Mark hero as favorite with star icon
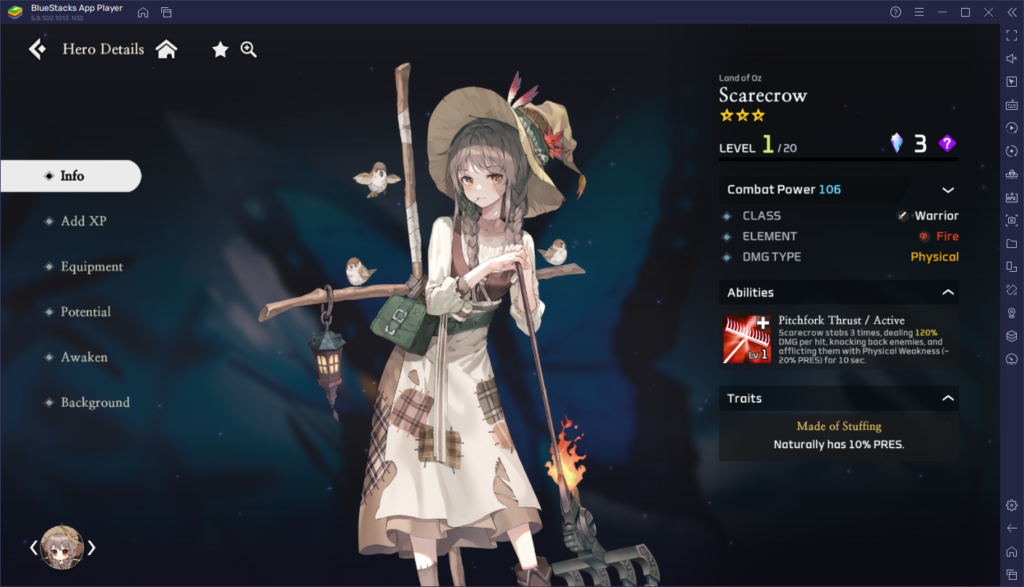 (x=220, y=49)
